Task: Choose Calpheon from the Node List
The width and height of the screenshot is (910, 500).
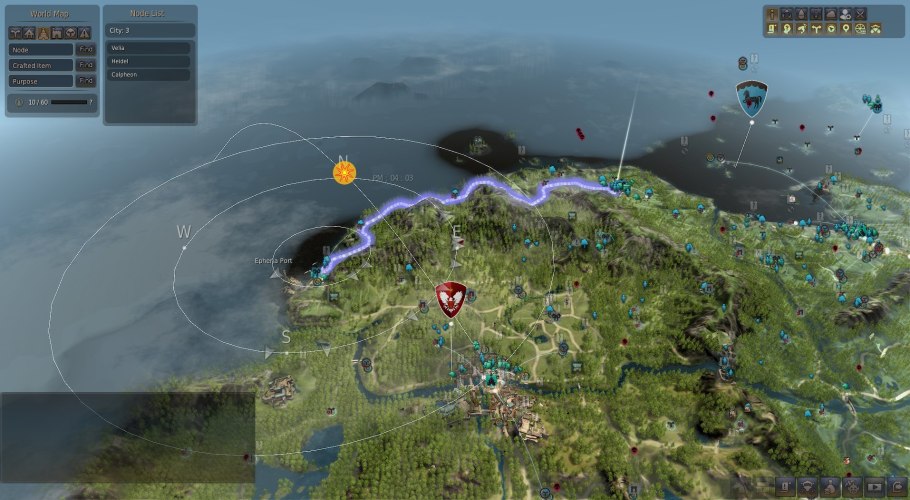Action: (148, 74)
